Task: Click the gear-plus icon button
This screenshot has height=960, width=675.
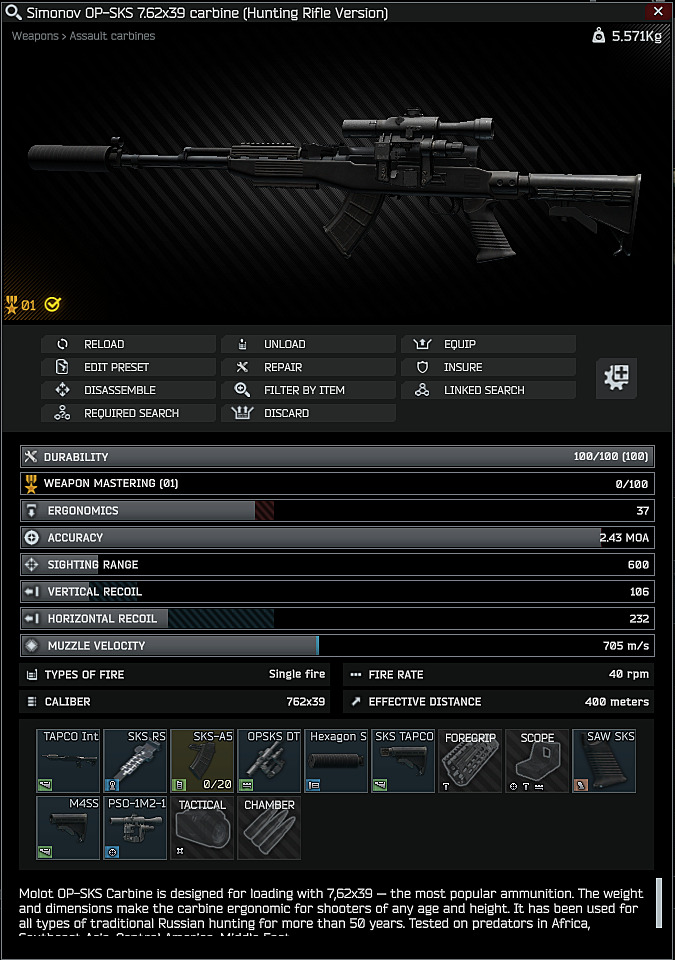Action: click(x=616, y=378)
